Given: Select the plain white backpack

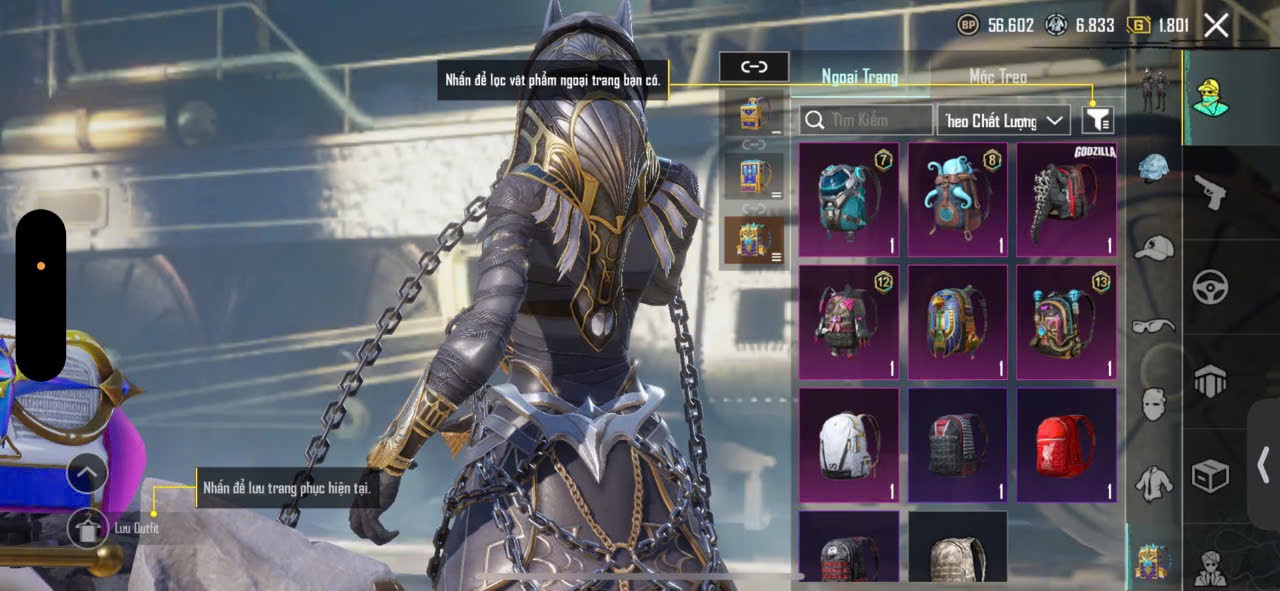Looking at the screenshot, I should pyautogui.click(x=849, y=445).
